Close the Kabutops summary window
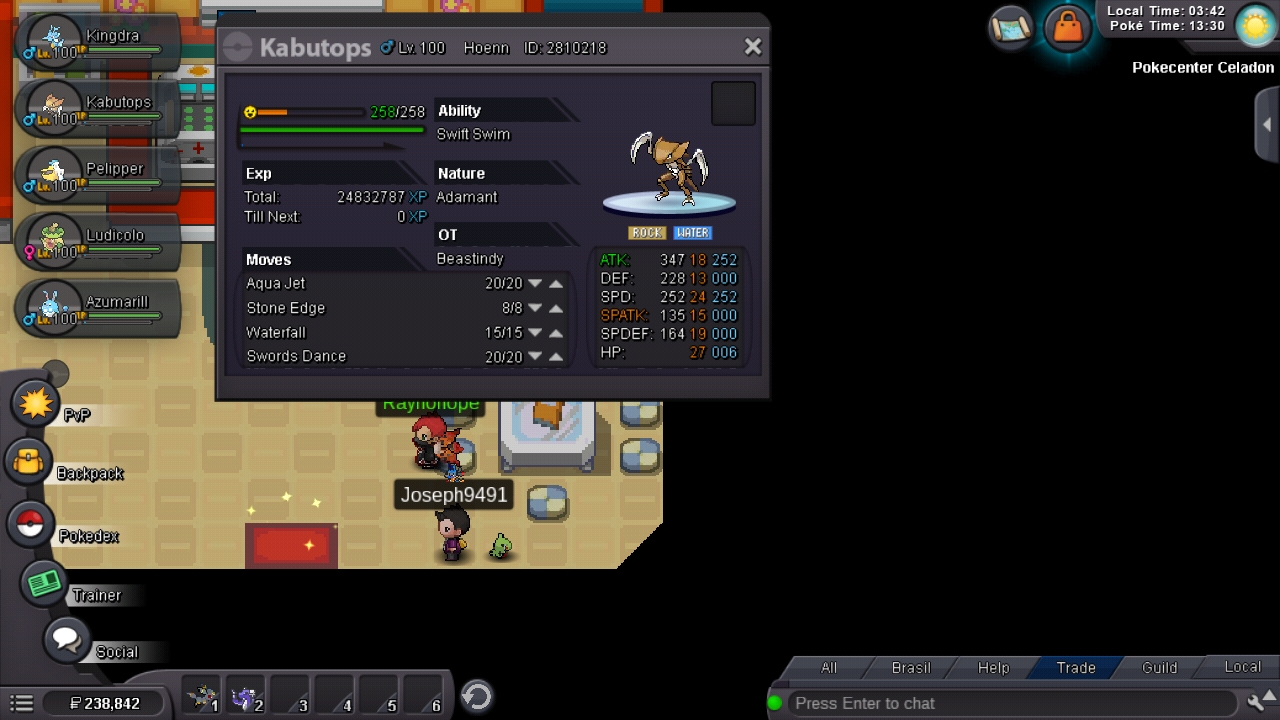 pos(753,47)
